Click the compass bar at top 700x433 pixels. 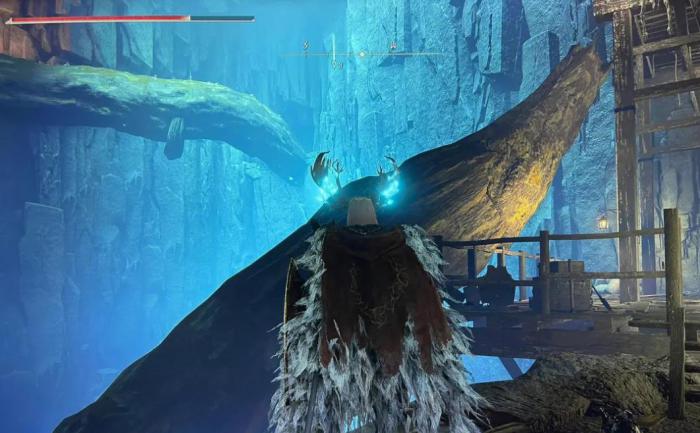coord(362,53)
